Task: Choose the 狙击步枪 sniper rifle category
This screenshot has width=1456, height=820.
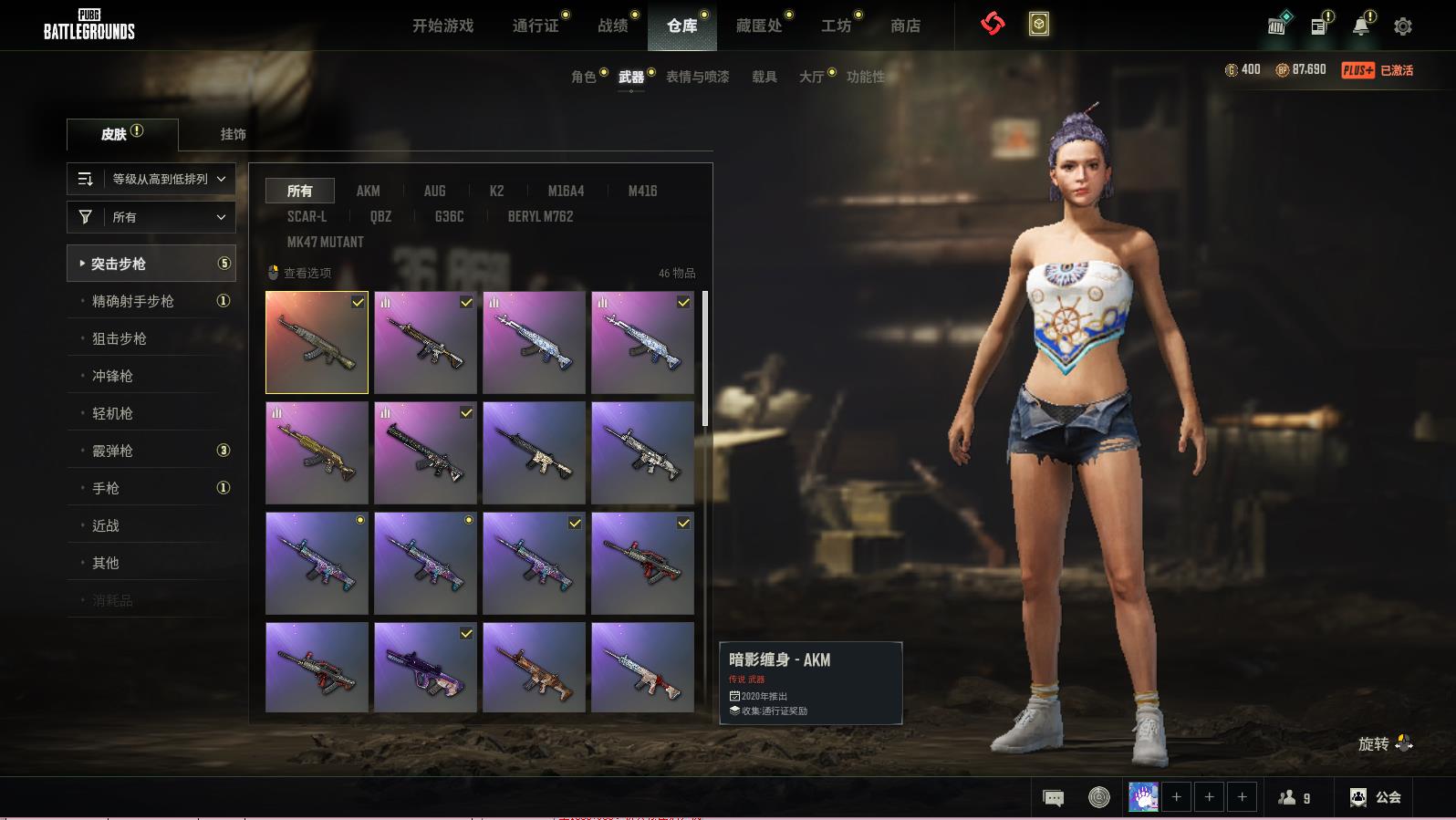Action: 120,338
